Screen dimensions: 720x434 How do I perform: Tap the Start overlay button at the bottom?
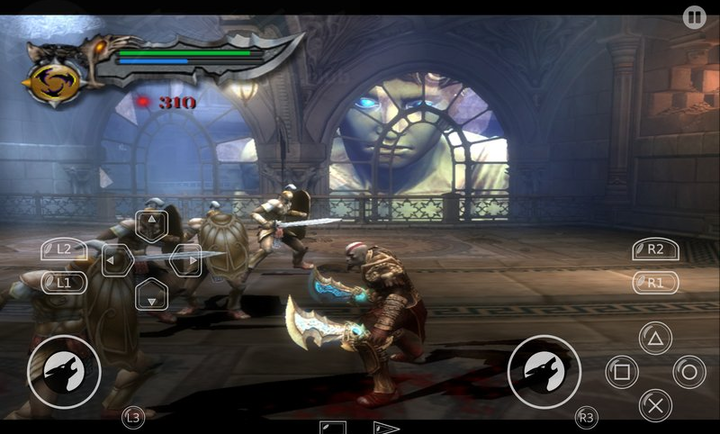[x=386, y=428]
